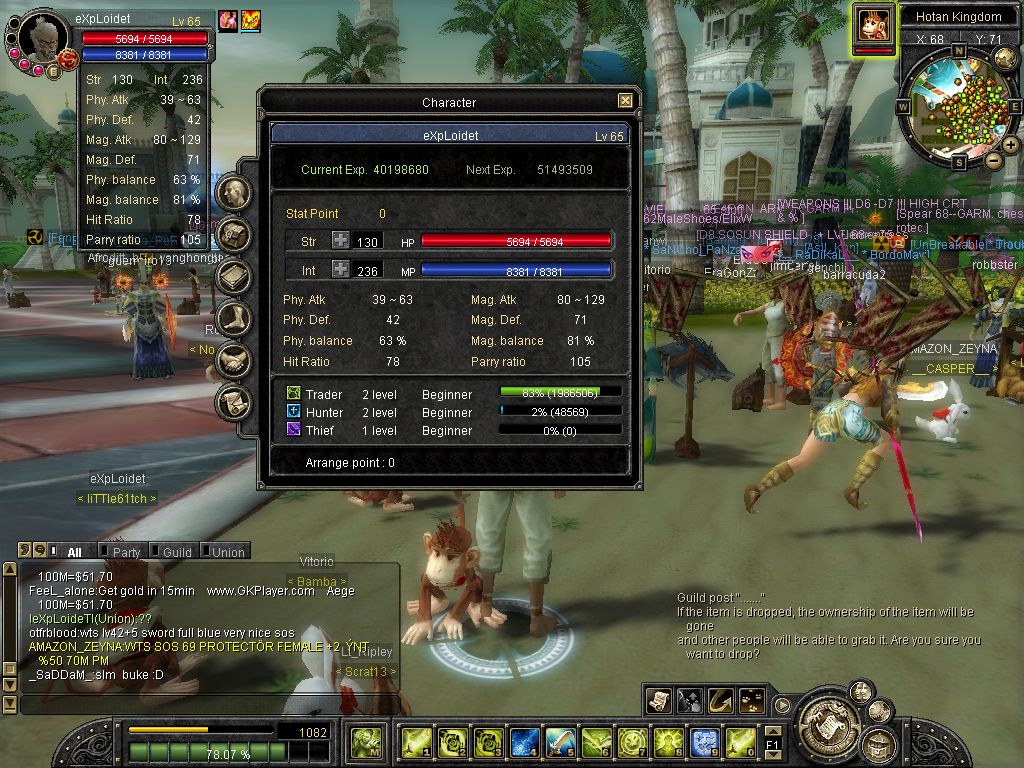Close the Character window

(x=625, y=101)
